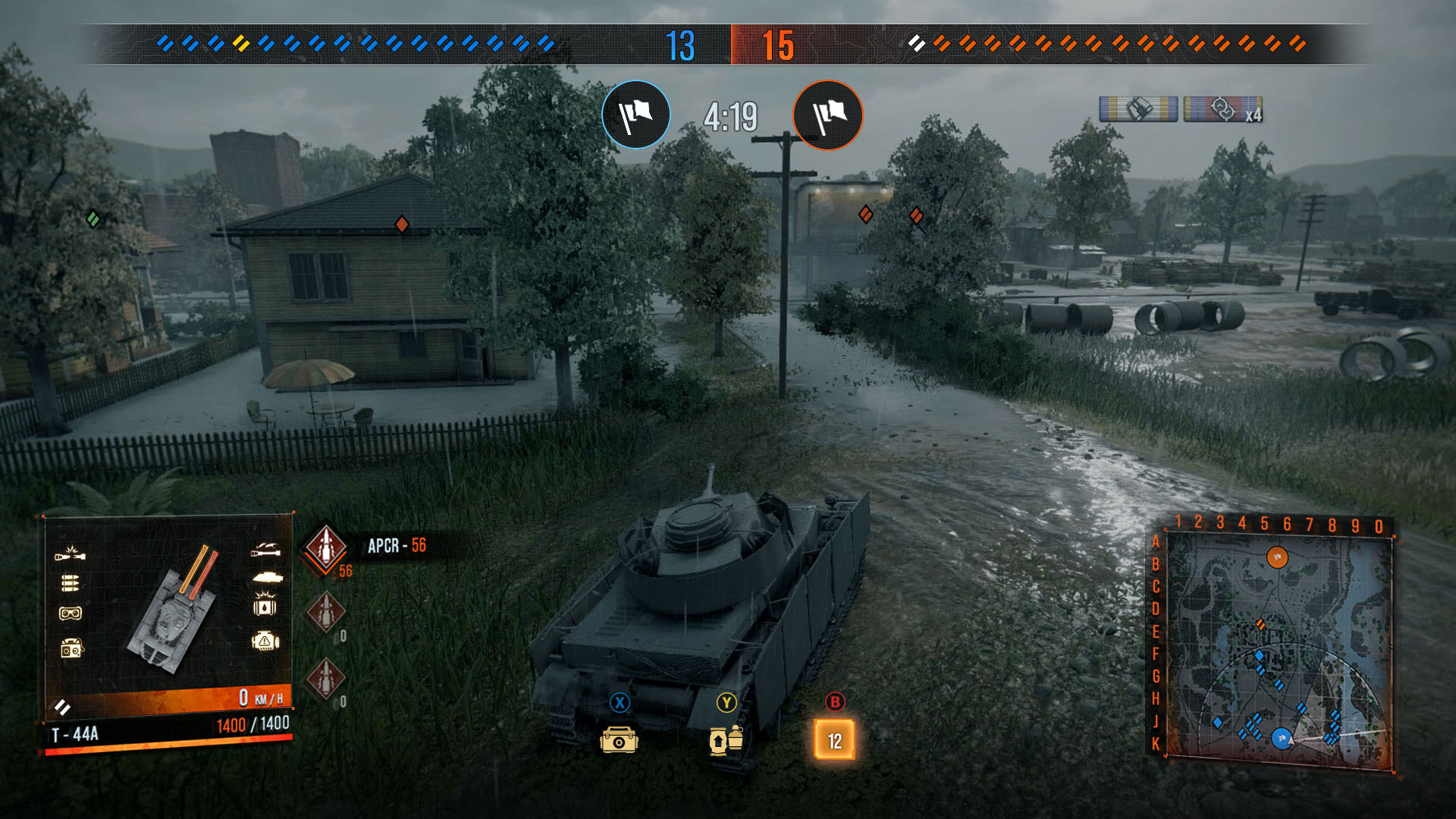This screenshot has height=819, width=1456.
Task: Click the binocular optics module icon
Action: [x=70, y=613]
